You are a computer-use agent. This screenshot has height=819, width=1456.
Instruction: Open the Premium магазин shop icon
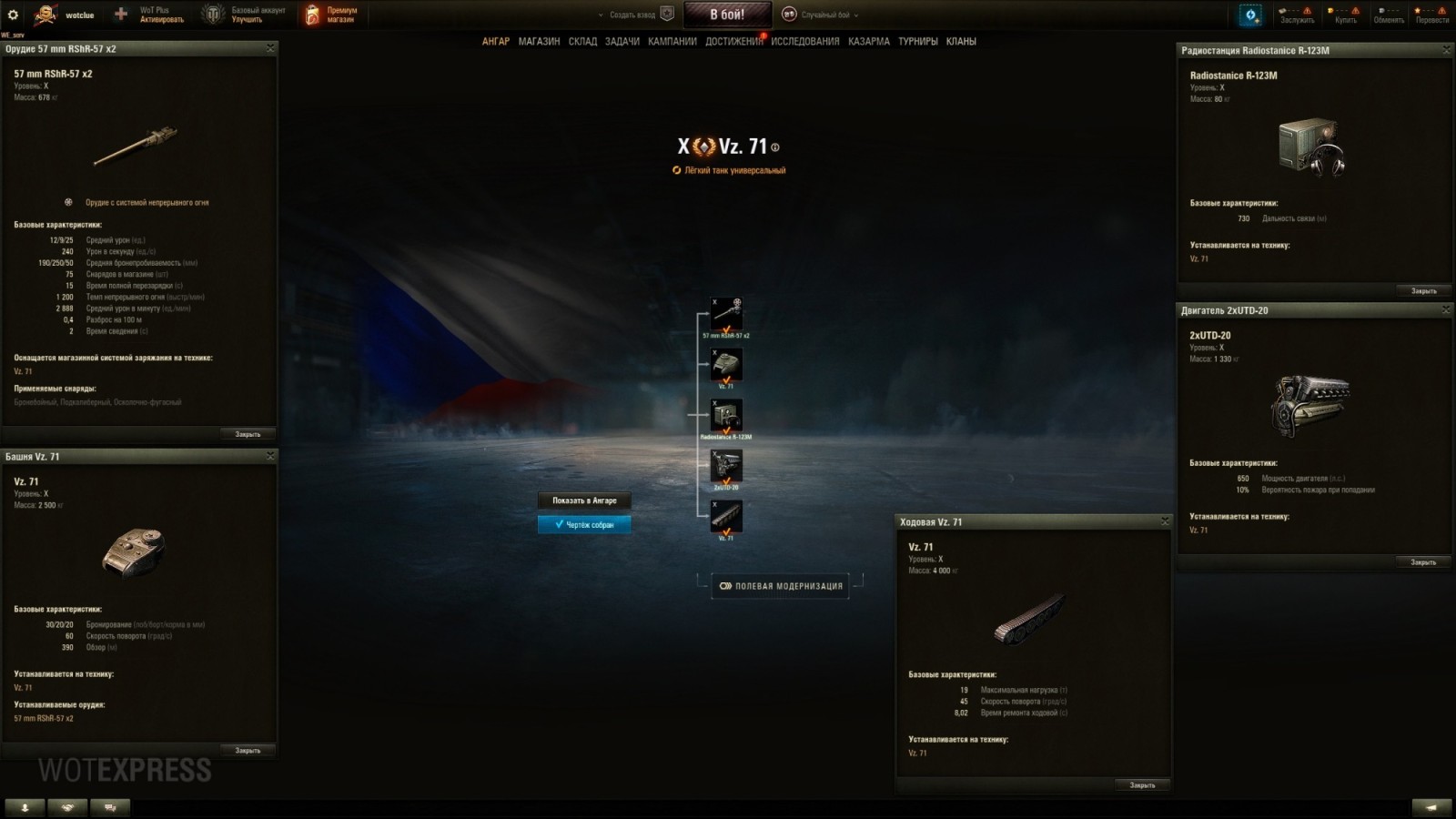click(x=310, y=13)
